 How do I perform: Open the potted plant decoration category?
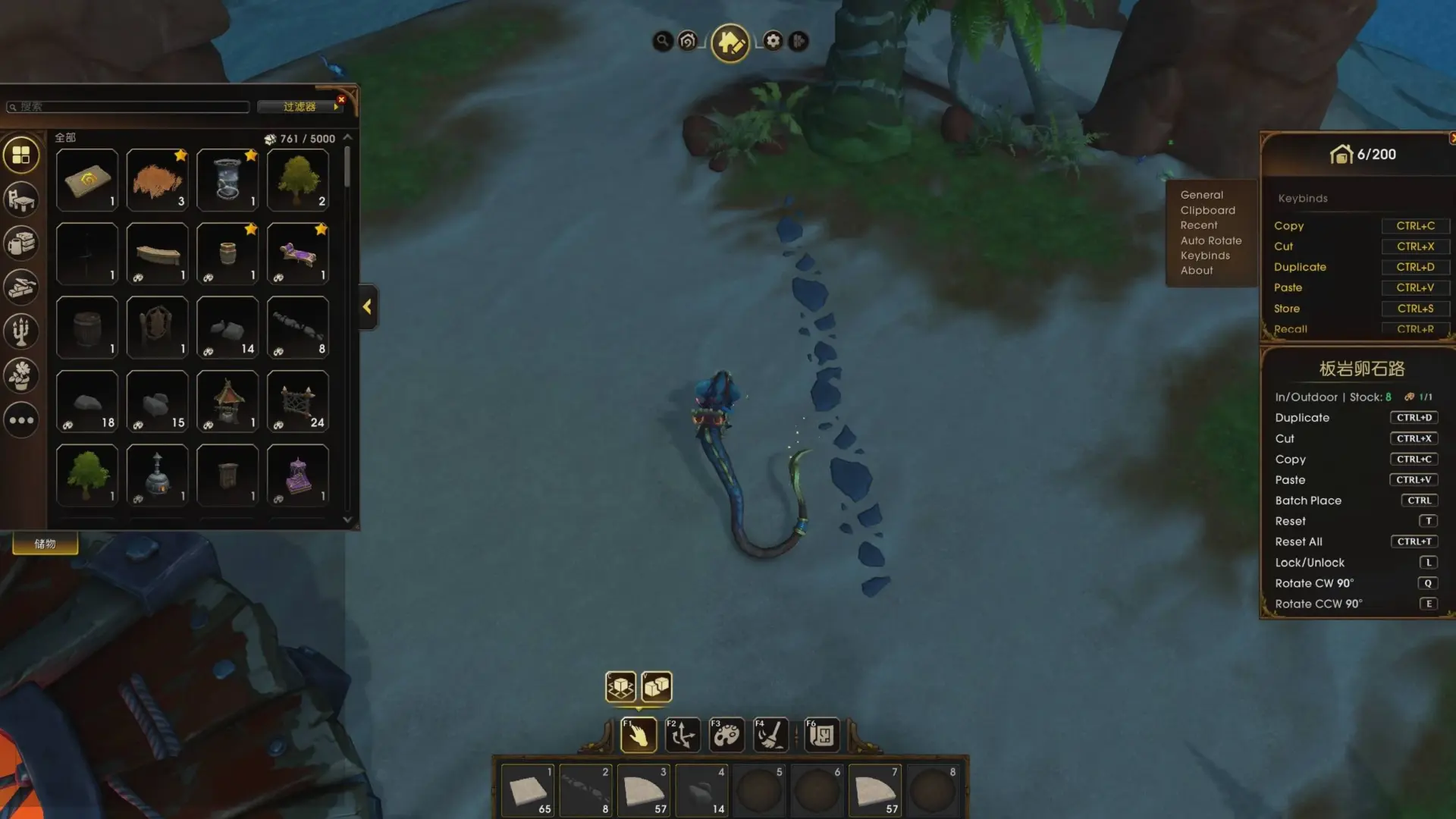pyautogui.click(x=20, y=375)
